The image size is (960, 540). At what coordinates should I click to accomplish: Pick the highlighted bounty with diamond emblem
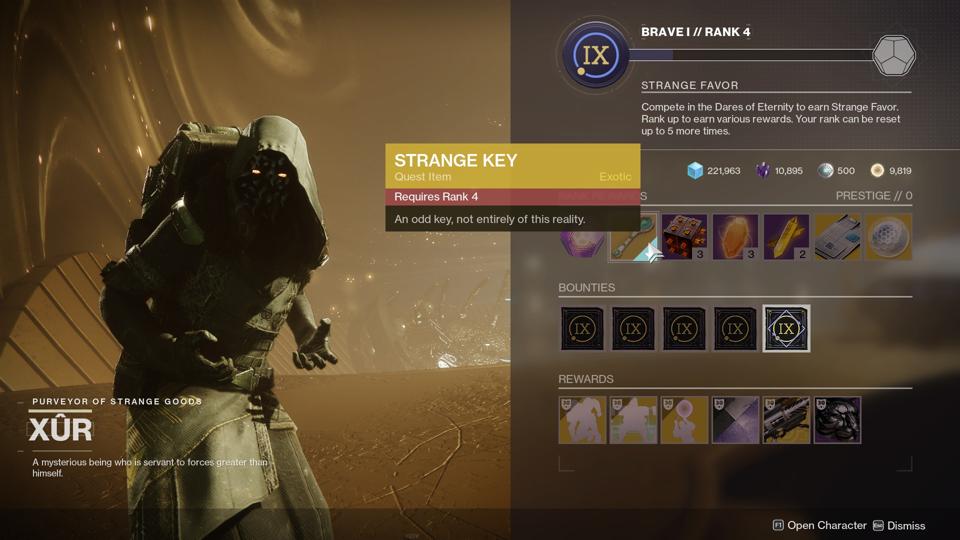tap(786, 329)
